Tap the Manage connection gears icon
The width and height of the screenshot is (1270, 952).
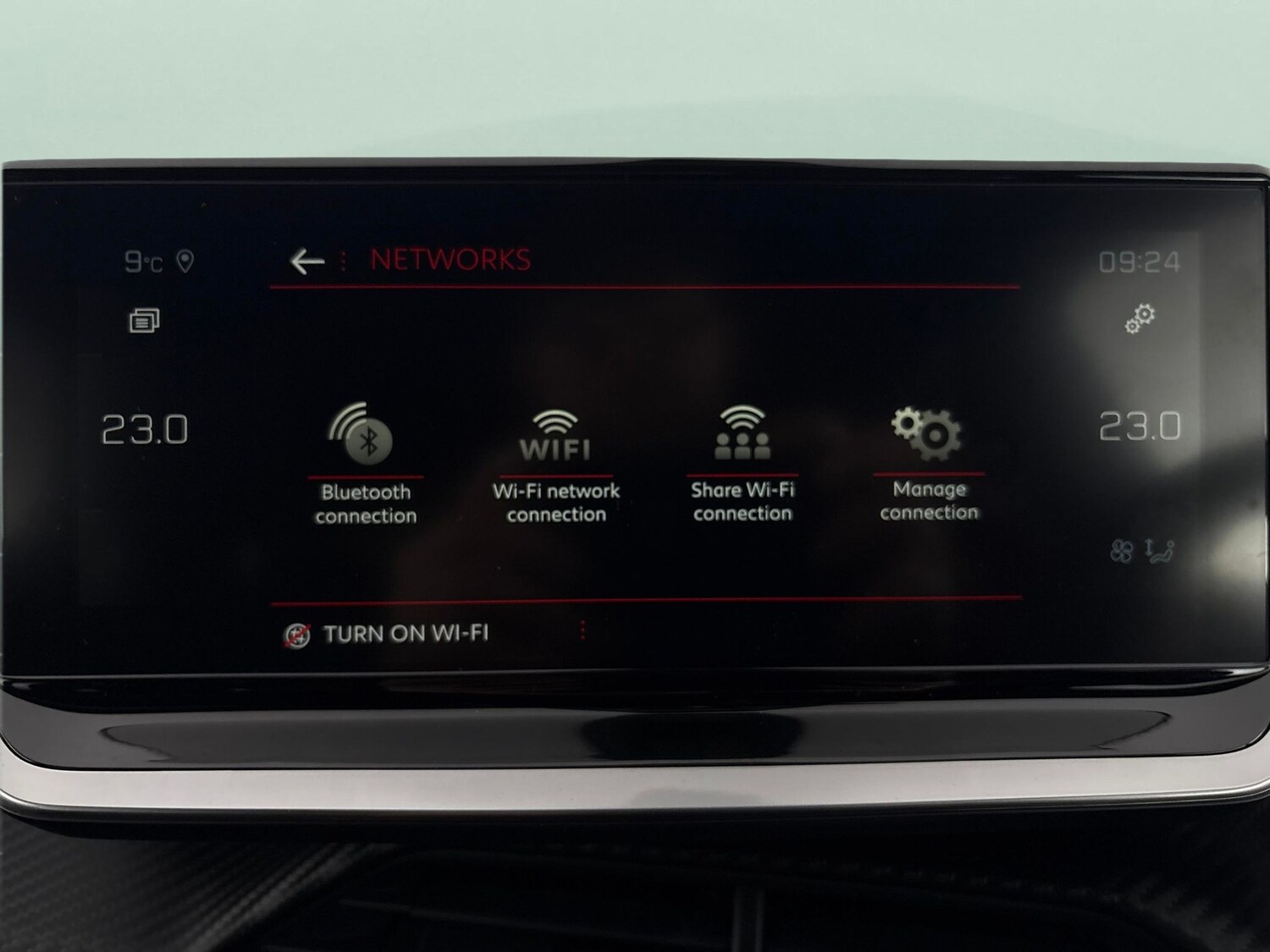click(x=928, y=432)
